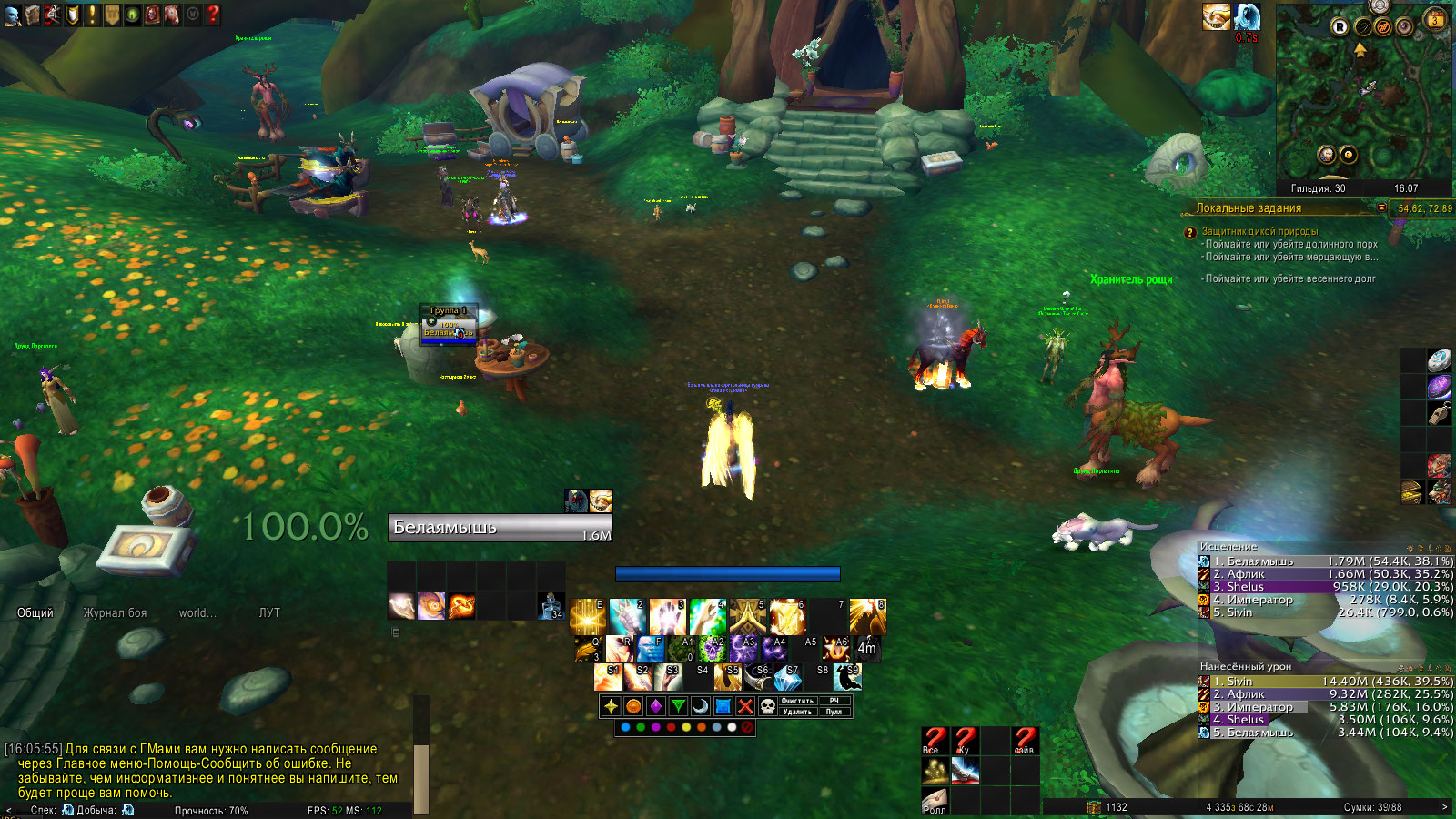Viewport: 1456px width, 819px height.
Task: Set the skull raid target marker
Action: [768, 706]
